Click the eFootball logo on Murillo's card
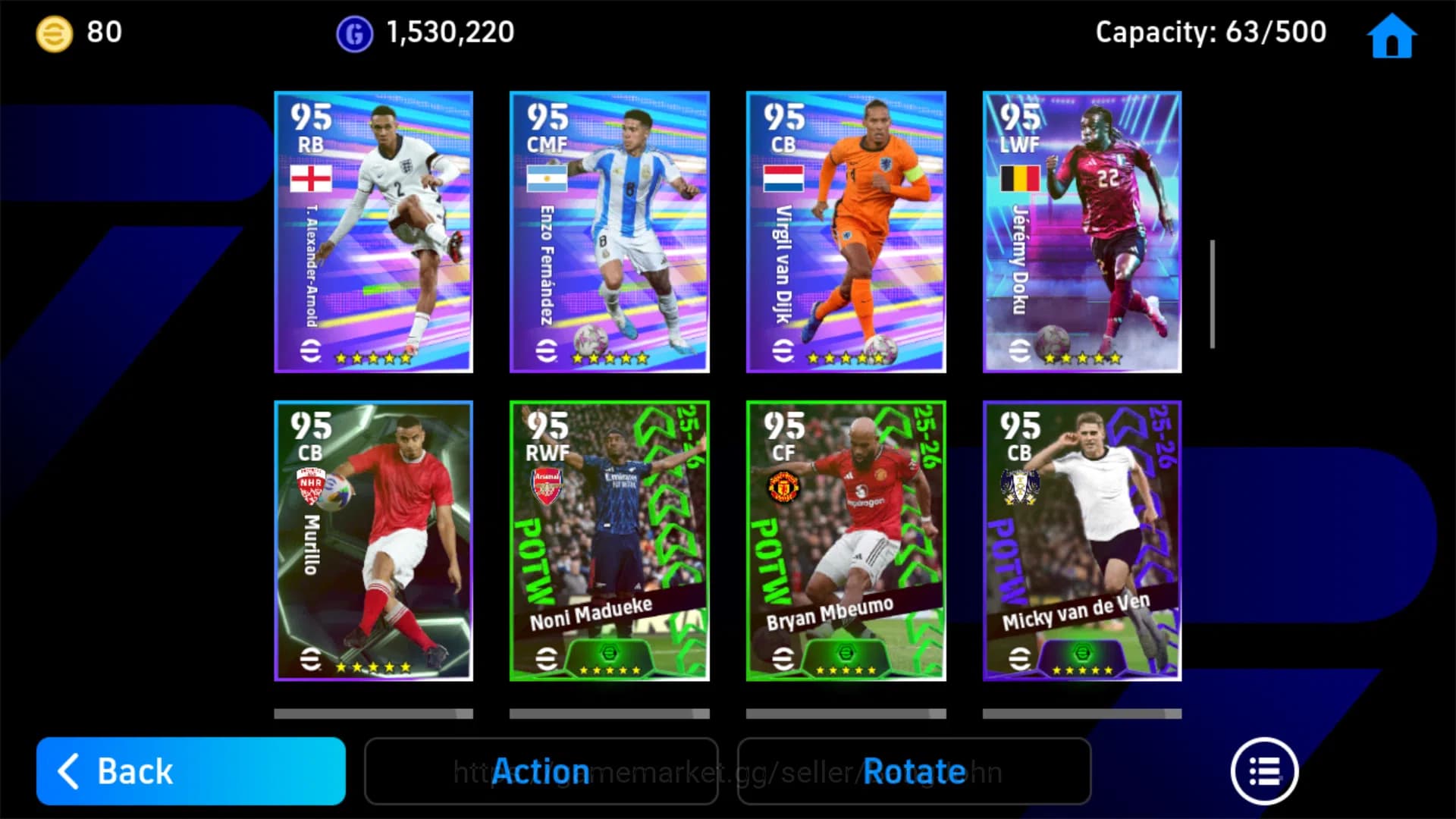The image size is (1456, 819). click(309, 660)
